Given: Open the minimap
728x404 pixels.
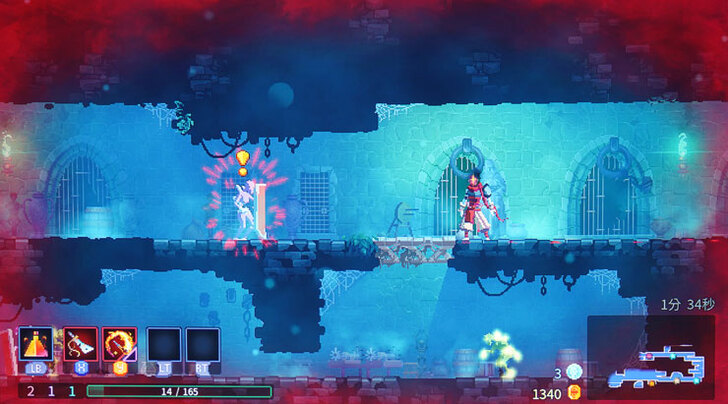Looking at the screenshot, I should tap(651, 356).
